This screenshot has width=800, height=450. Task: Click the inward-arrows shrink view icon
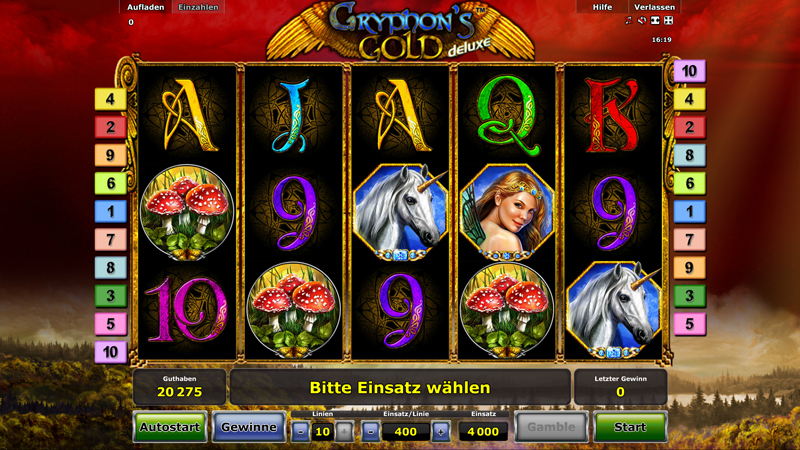655,21
